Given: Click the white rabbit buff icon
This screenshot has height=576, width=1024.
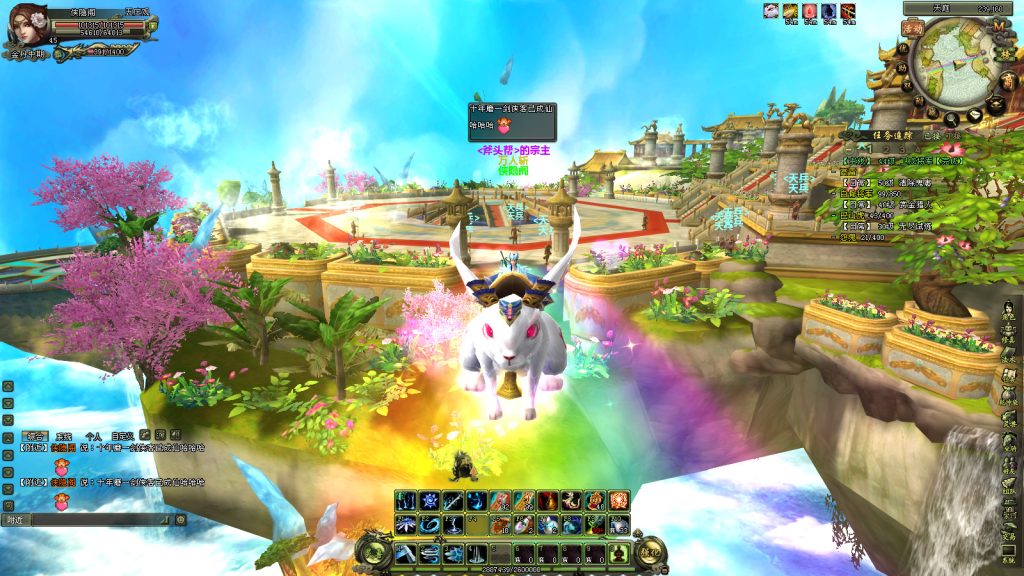Looking at the screenshot, I should click(771, 11).
